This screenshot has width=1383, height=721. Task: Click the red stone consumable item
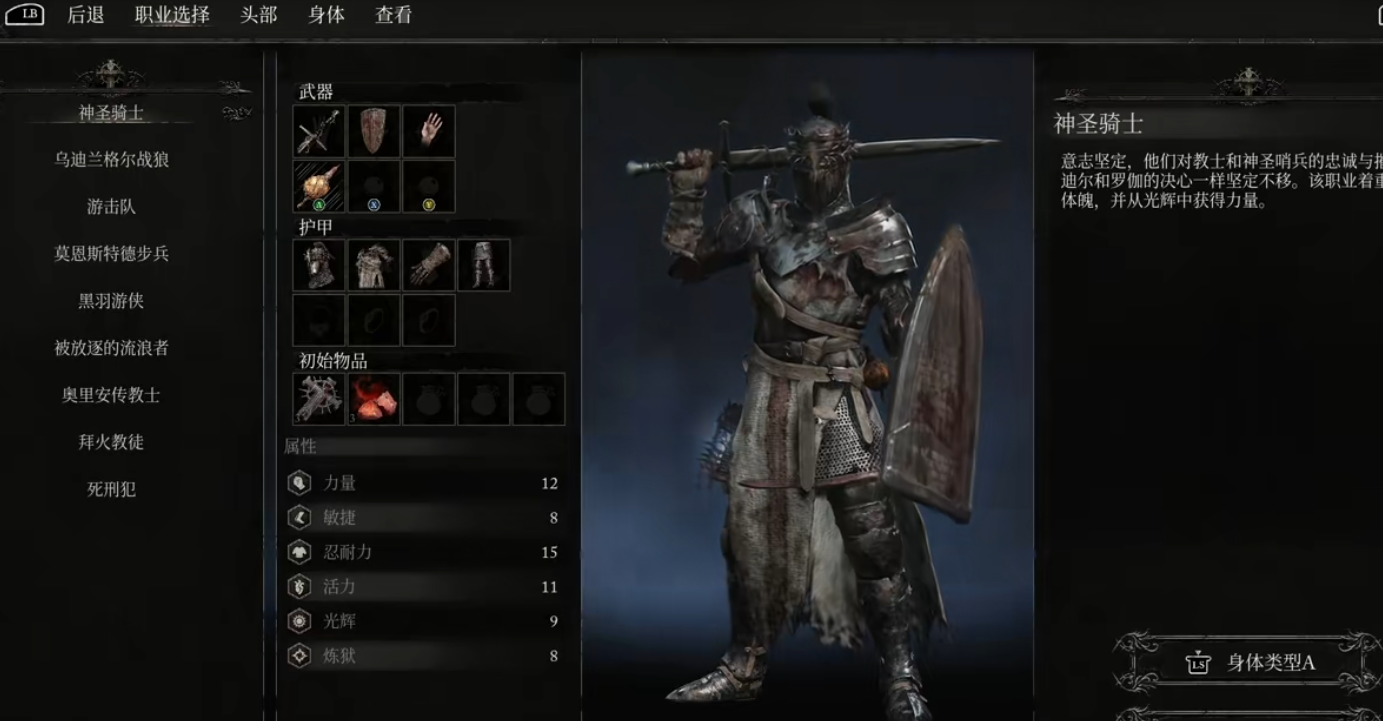pyautogui.click(x=373, y=398)
